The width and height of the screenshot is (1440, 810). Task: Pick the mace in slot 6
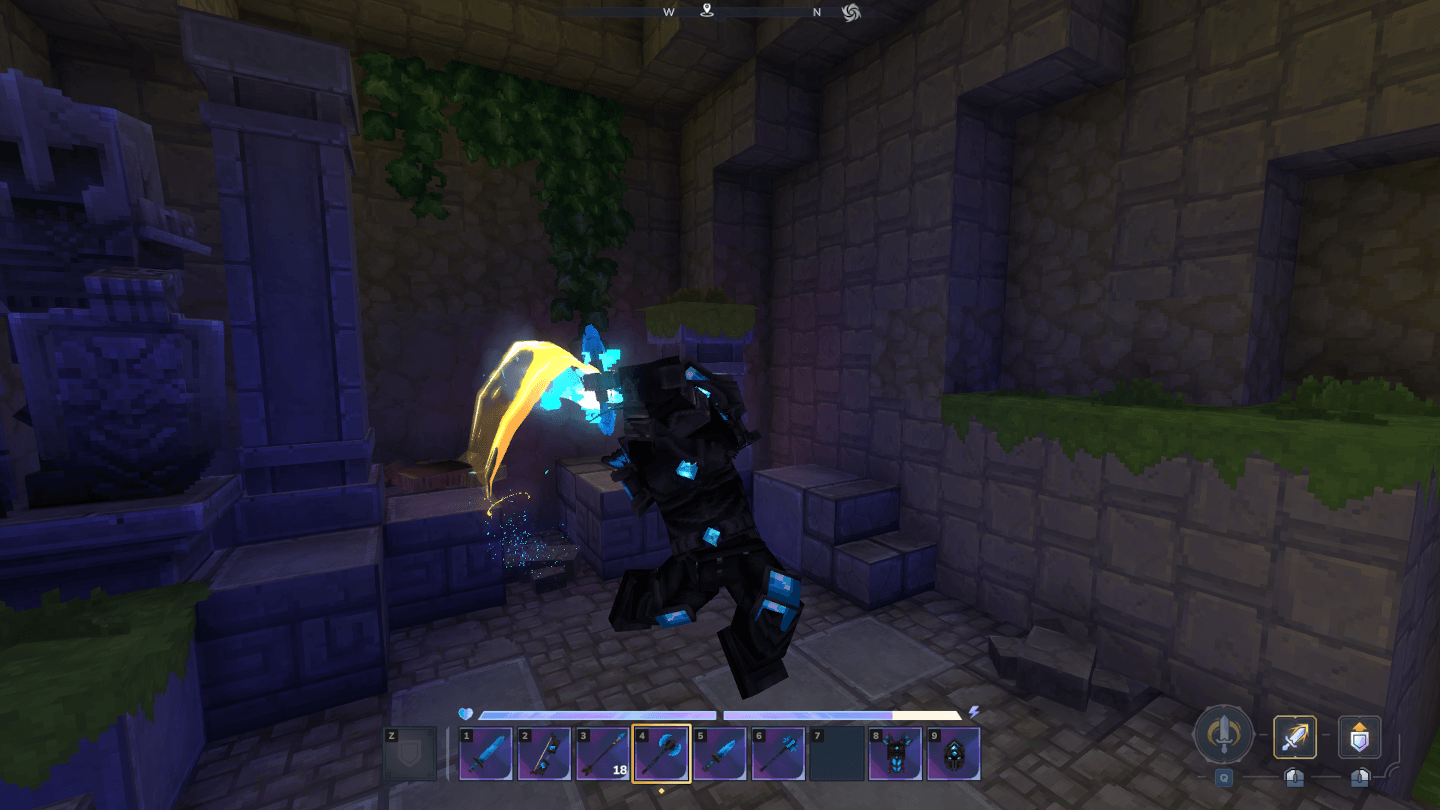[x=778, y=754]
